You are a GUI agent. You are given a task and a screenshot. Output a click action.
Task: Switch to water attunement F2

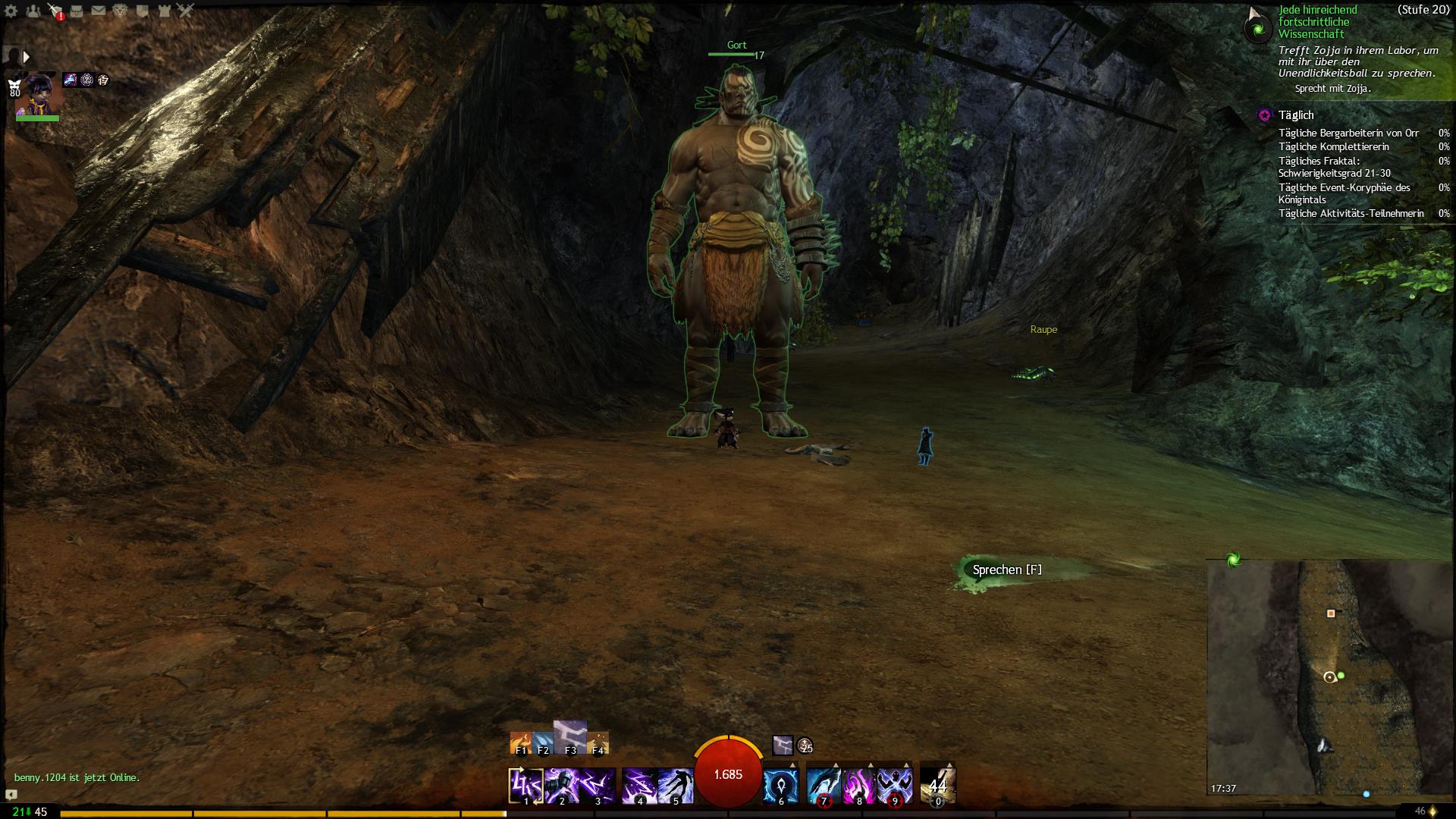tap(543, 743)
